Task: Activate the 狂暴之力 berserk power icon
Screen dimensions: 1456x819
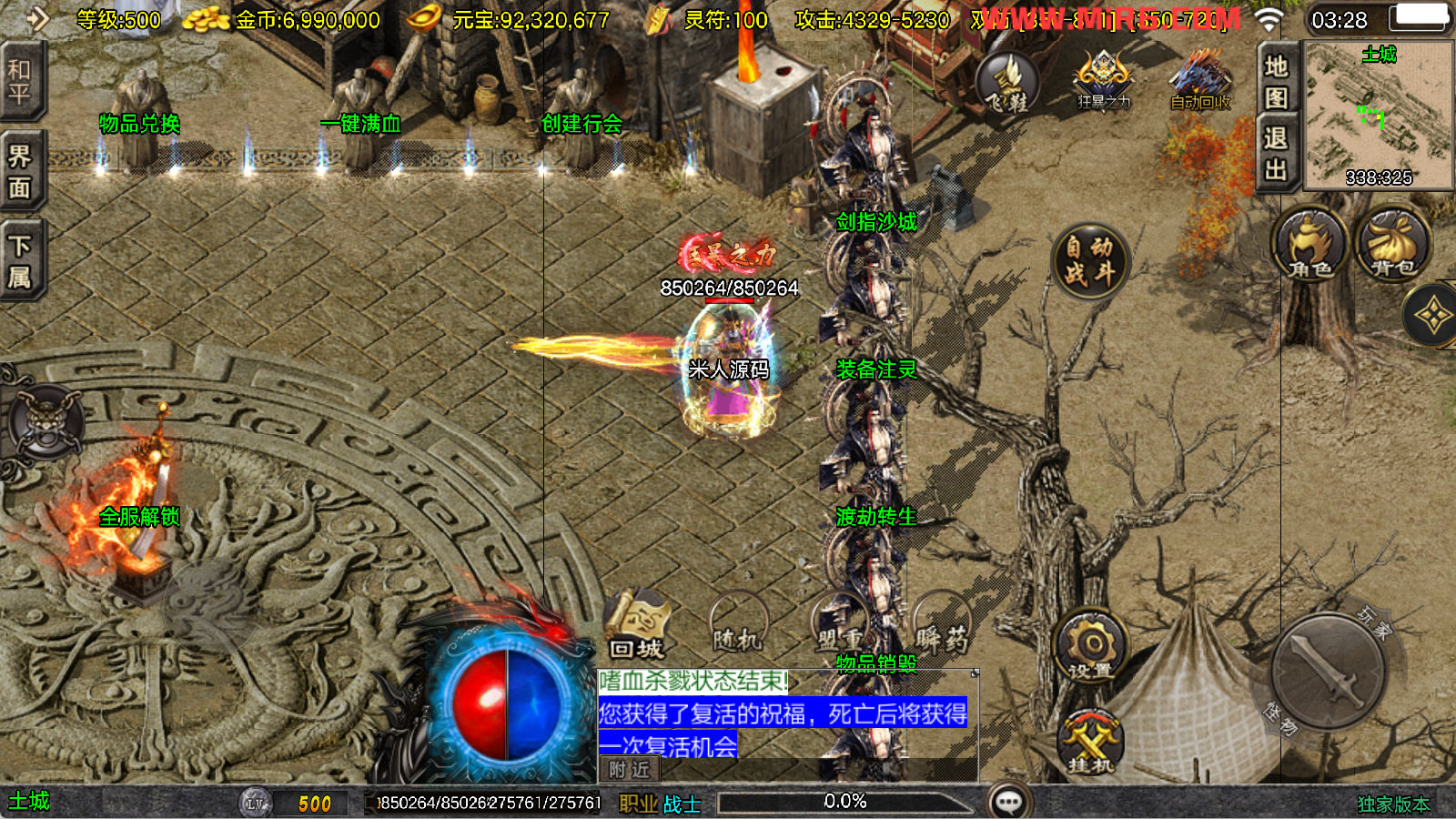Action: (x=1104, y=80)
